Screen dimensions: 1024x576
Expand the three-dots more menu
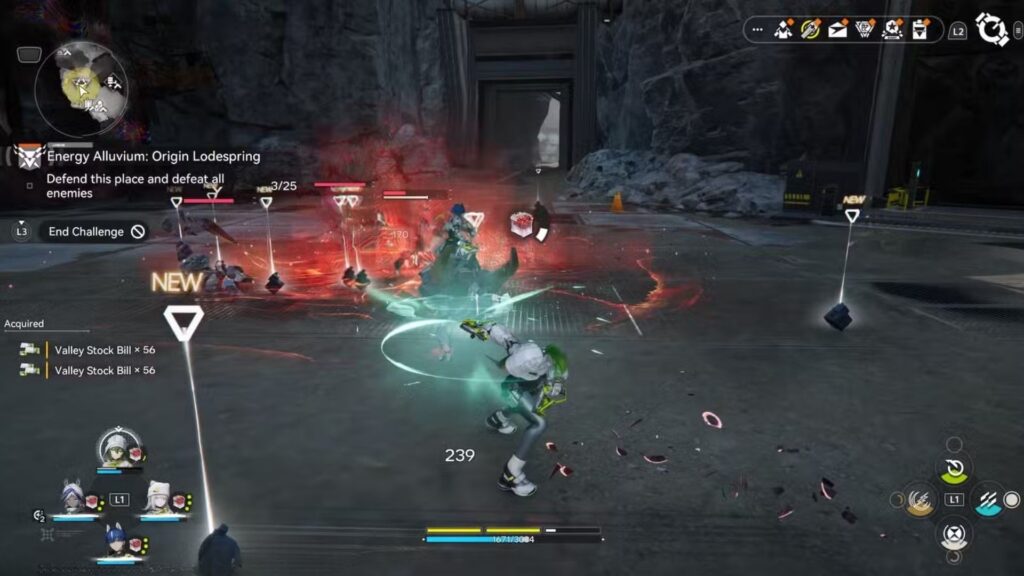coord(757,30)
